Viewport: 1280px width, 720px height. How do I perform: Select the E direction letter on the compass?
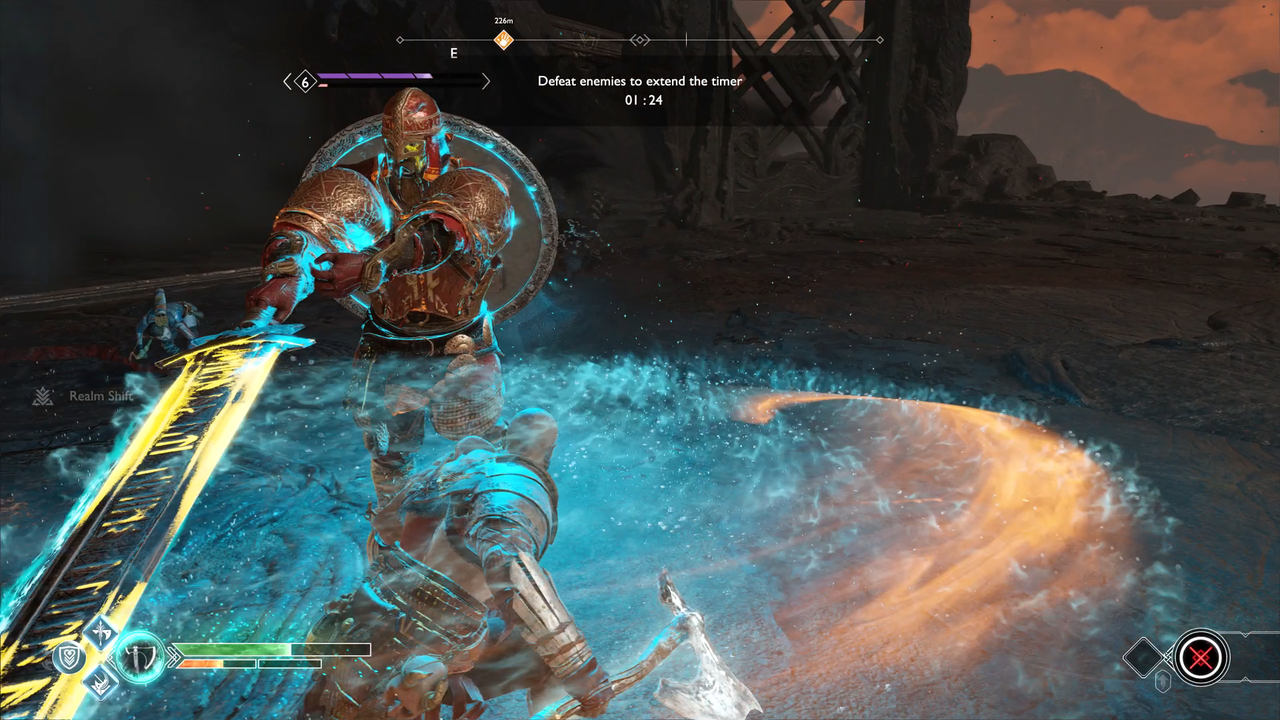point(453,53)
